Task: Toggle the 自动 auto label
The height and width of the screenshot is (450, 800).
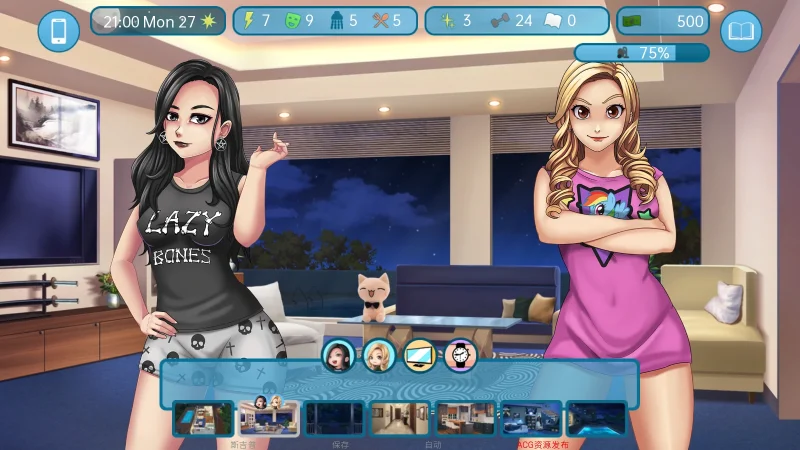Action: (x=433, y=443)
